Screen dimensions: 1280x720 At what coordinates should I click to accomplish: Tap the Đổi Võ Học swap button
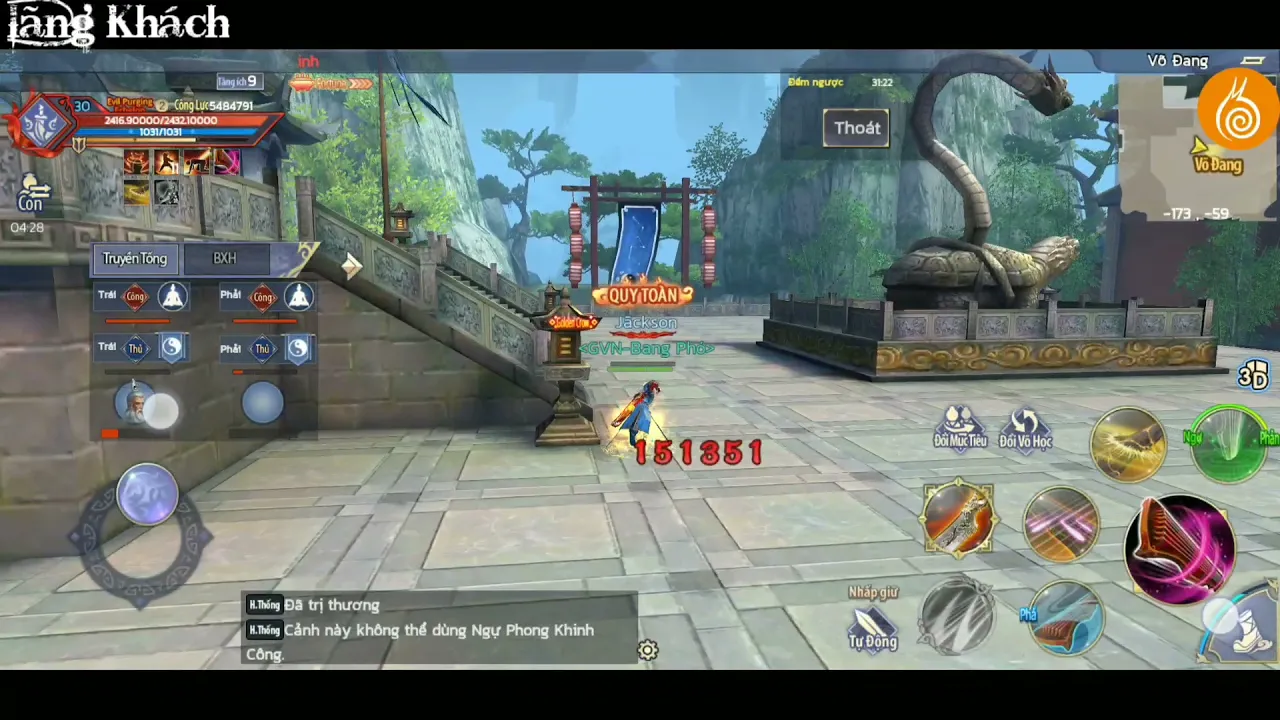(1025, 428)
